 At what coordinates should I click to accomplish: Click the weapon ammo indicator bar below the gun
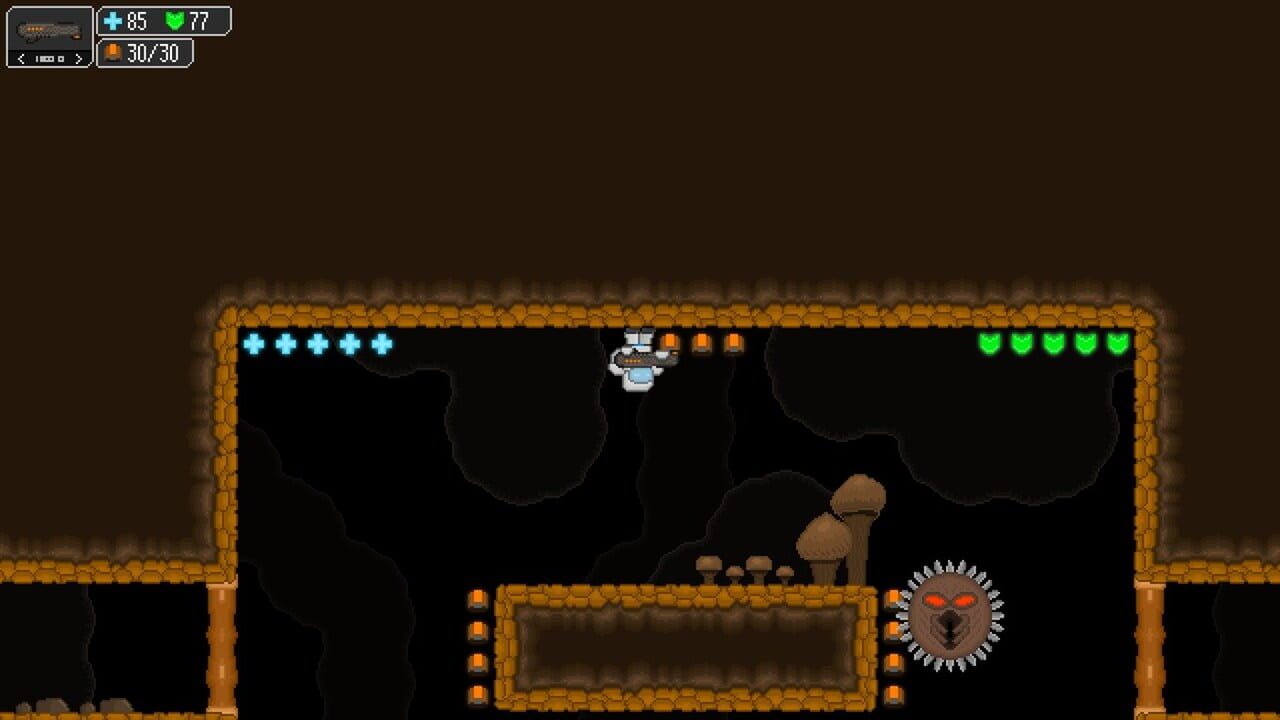[48, 57]
